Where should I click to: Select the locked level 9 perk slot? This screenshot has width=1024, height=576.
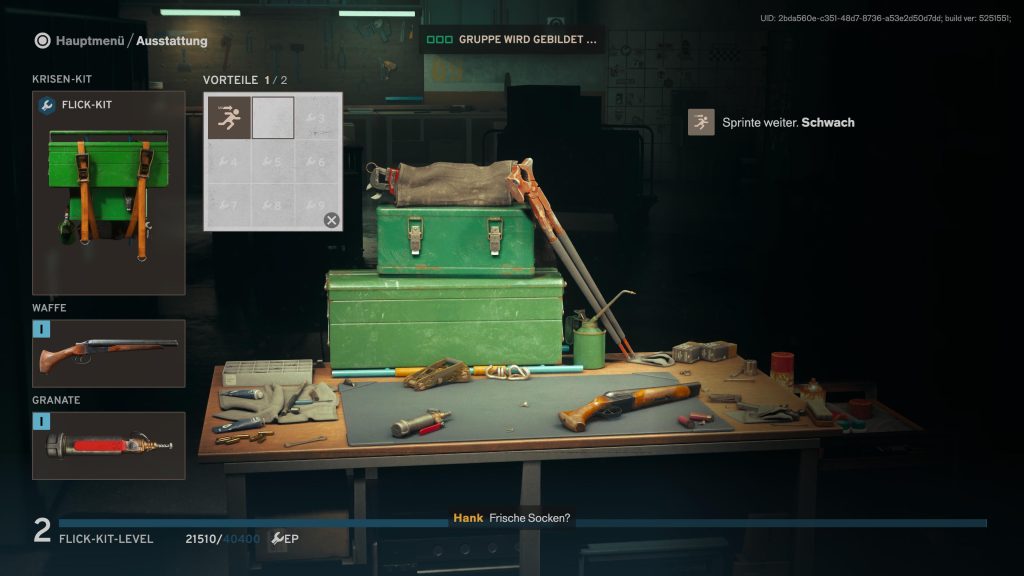tap(318, 205)
